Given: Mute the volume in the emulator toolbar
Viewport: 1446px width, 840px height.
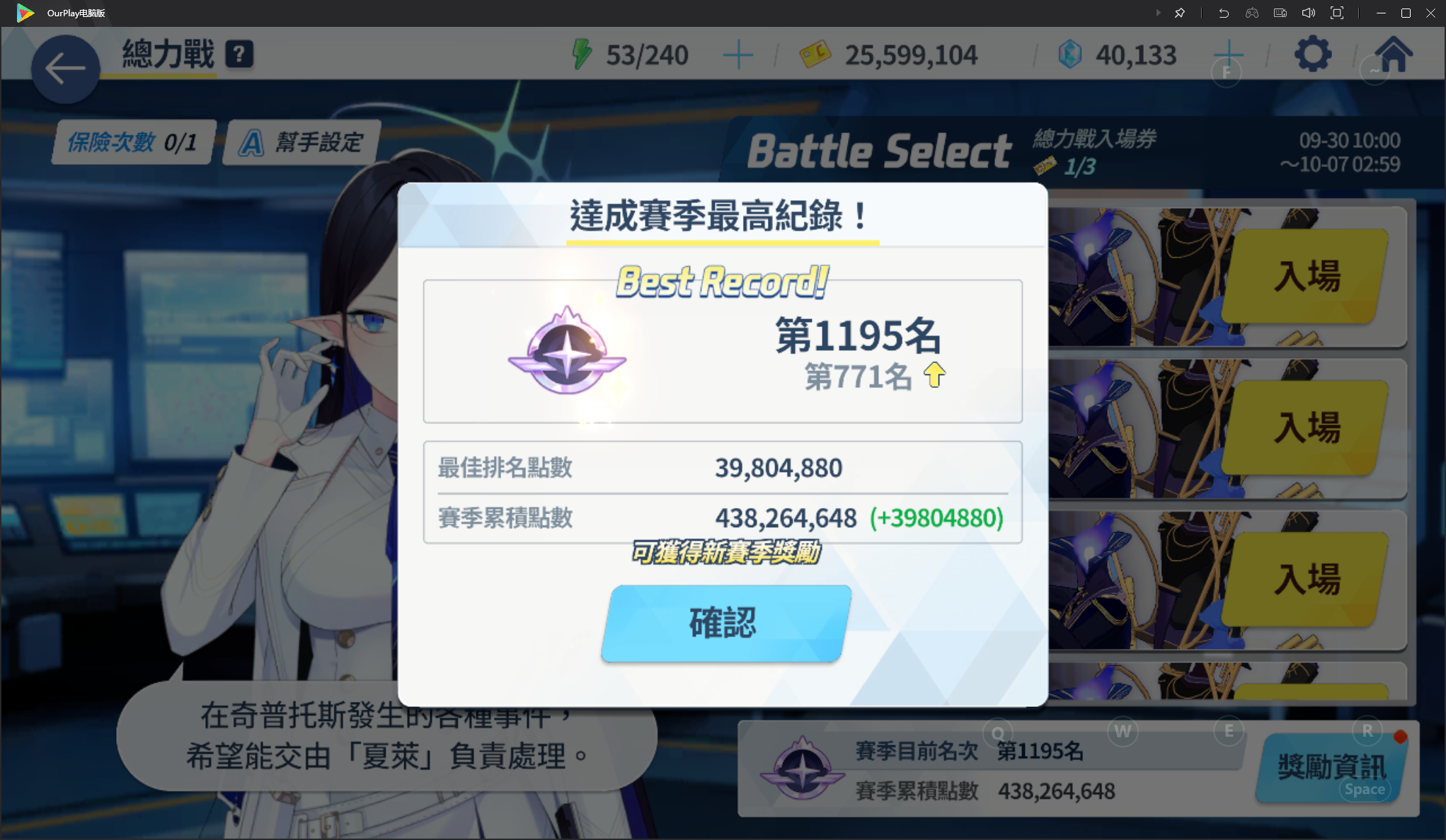Looking at the screenshot, I should [1308, 13].
